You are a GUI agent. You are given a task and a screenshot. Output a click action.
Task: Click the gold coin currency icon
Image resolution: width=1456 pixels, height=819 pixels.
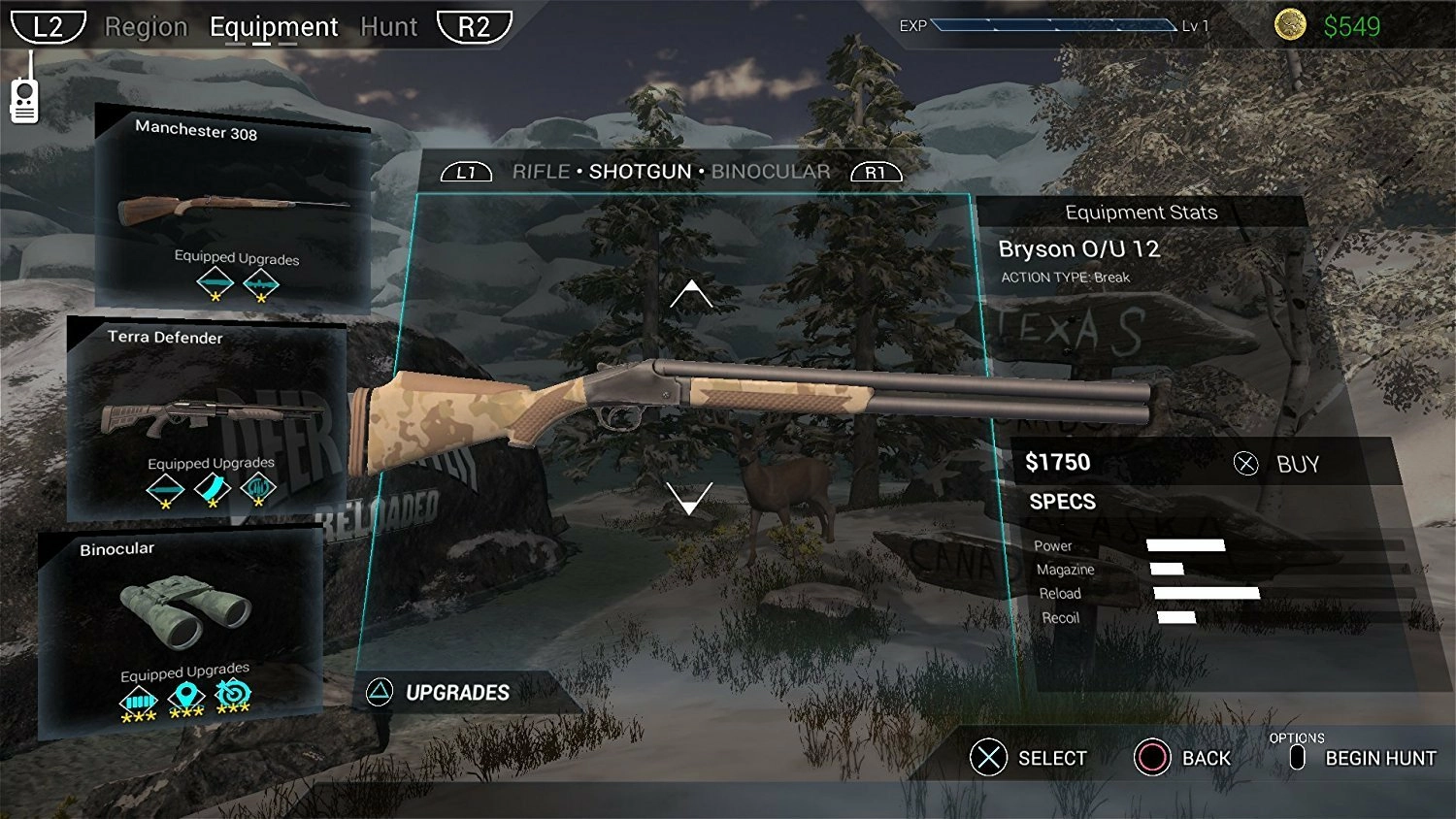[x=1290, y=21]
